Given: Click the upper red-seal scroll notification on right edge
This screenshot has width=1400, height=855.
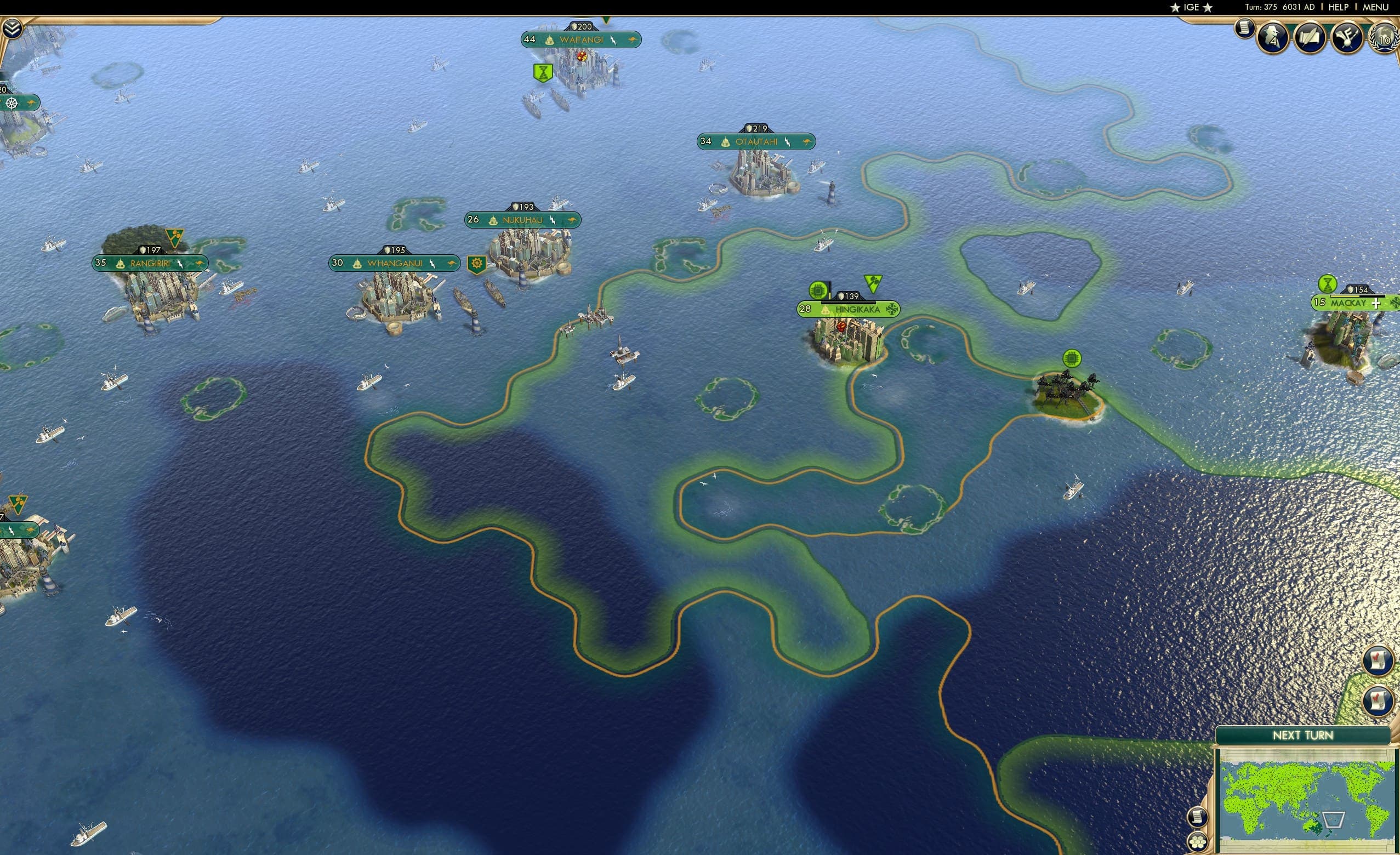Looking at the screenshot, I should [x=1379, y=659].
